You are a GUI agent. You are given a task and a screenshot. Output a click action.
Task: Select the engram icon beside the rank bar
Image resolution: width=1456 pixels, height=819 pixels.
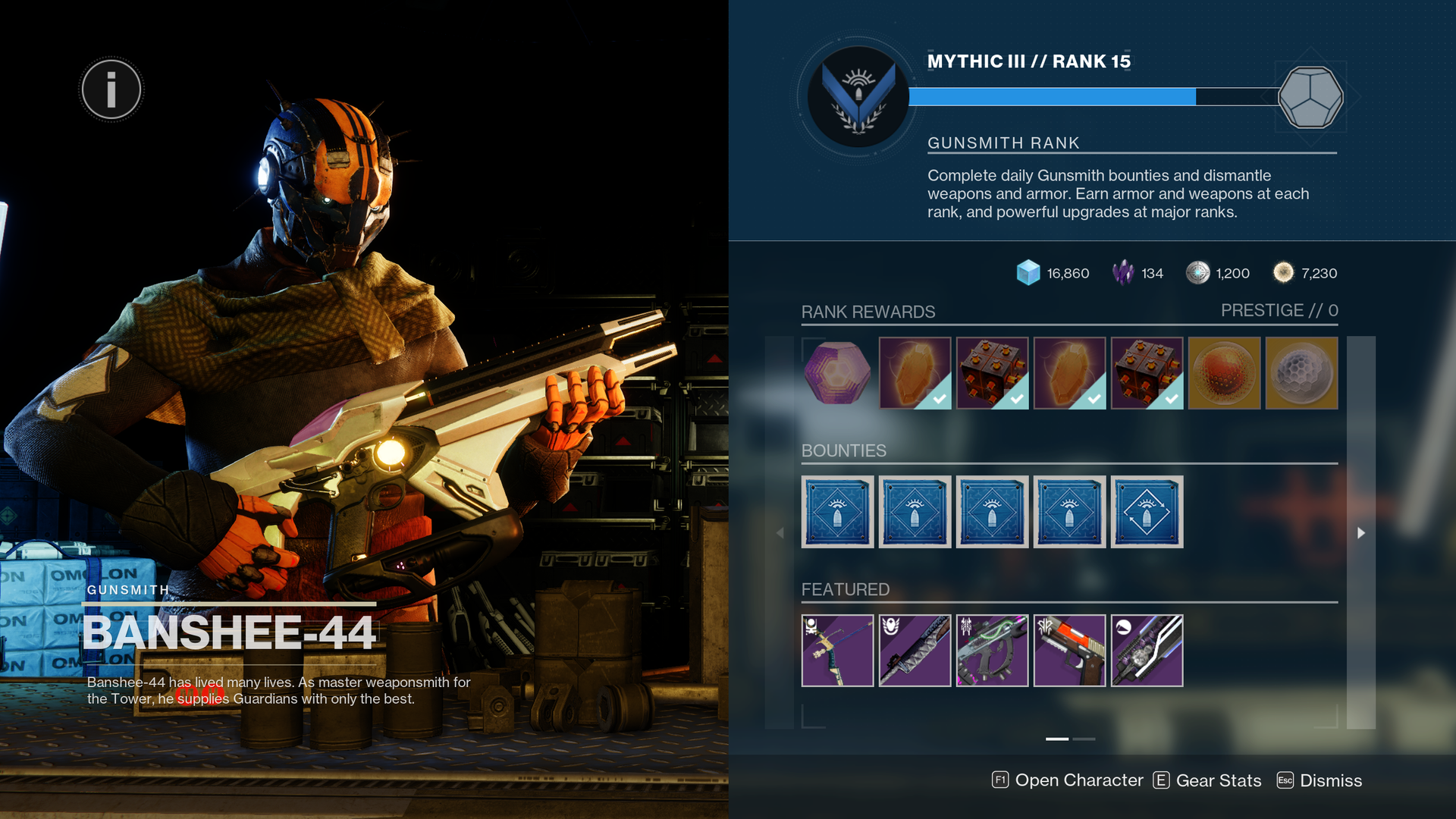(x=1311, y=99)
